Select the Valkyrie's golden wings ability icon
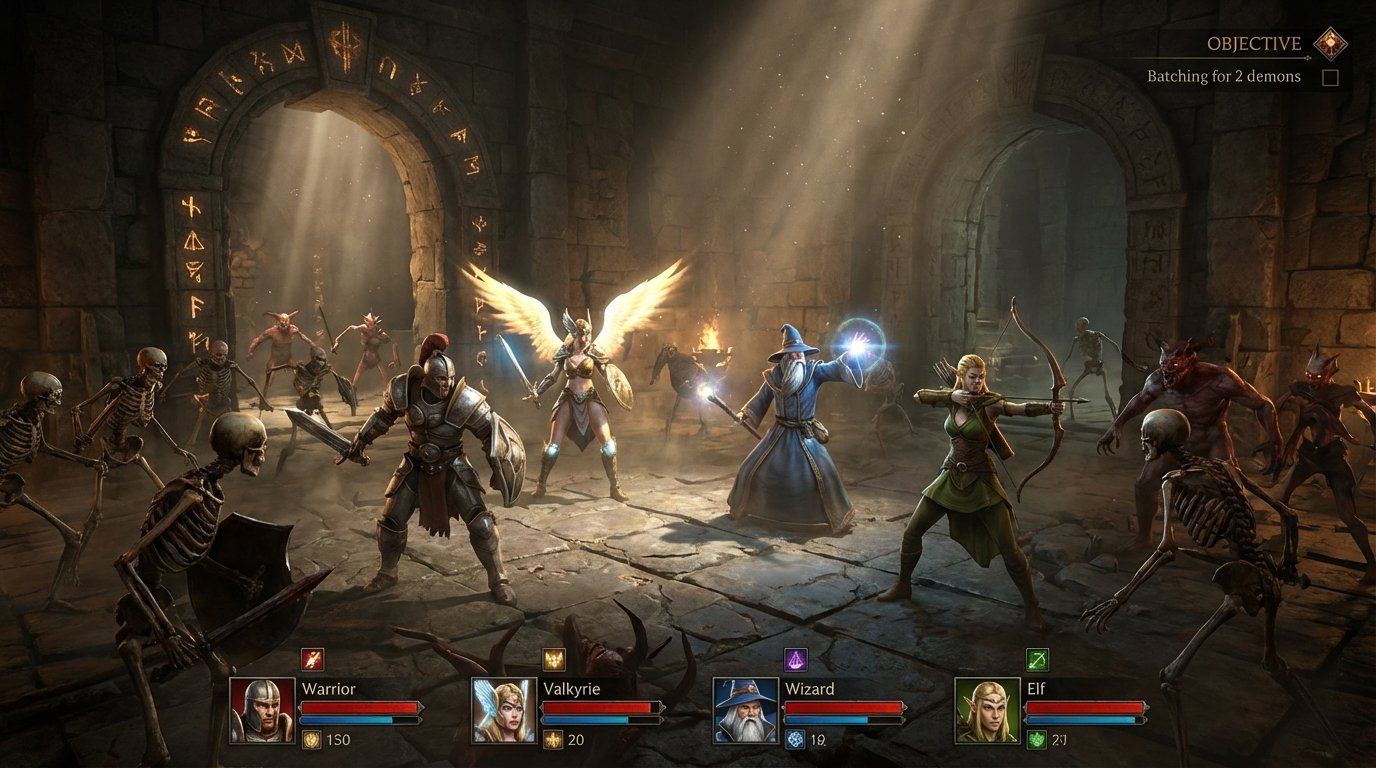Screen dimensions: 1376x768 (553, 660)
